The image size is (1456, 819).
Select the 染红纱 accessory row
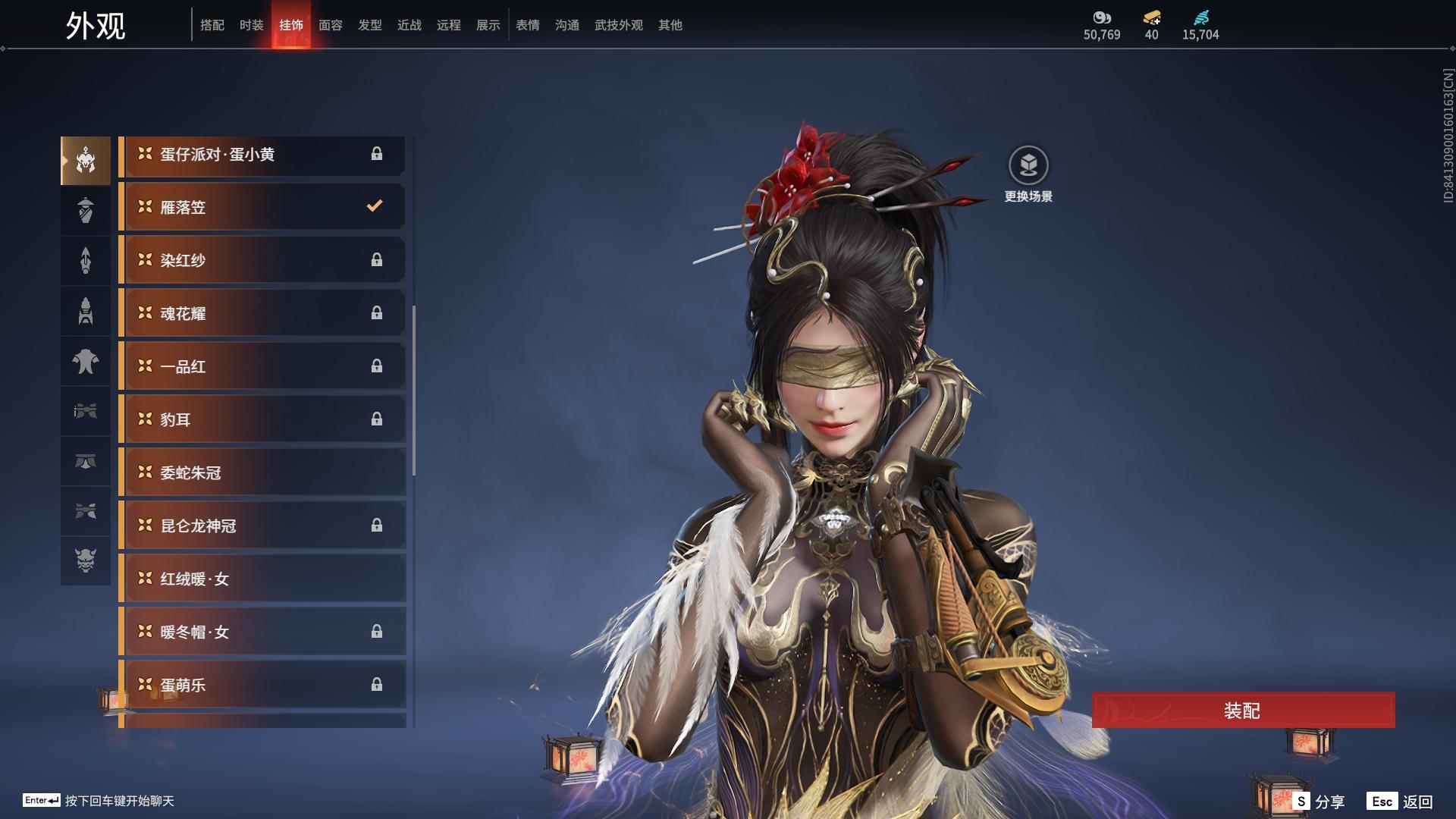pos(262,260)
